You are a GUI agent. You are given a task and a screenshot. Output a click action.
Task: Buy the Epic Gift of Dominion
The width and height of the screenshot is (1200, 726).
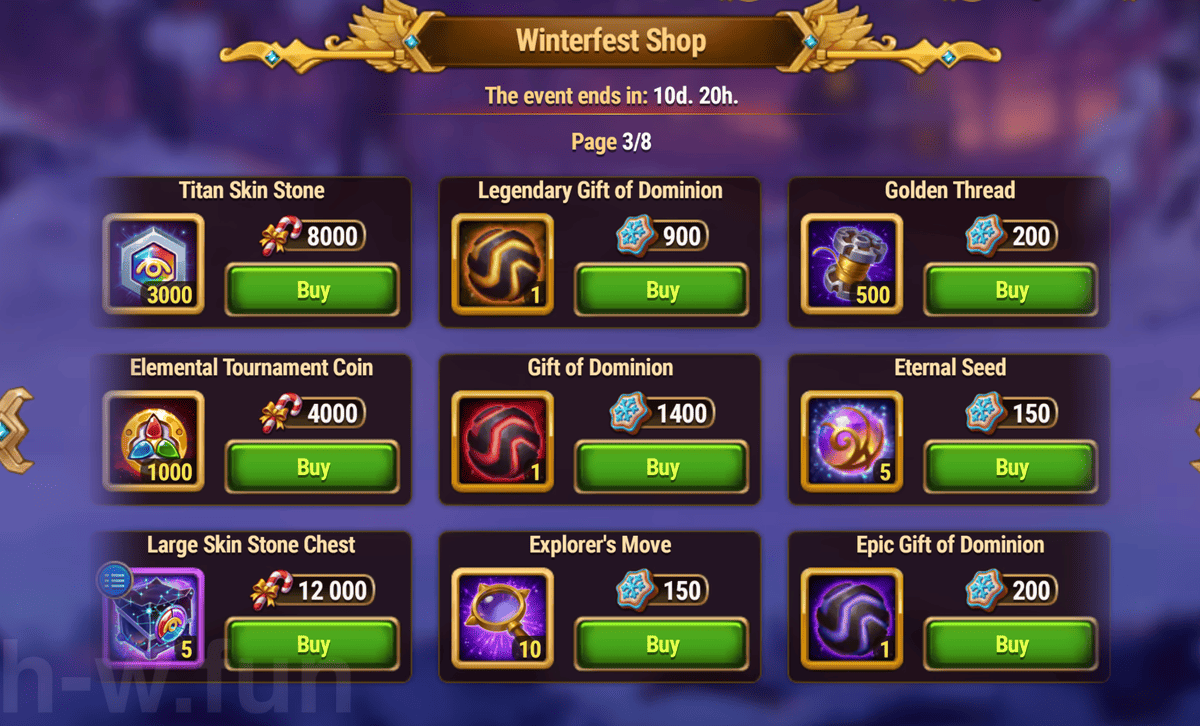pos(1011,645)
